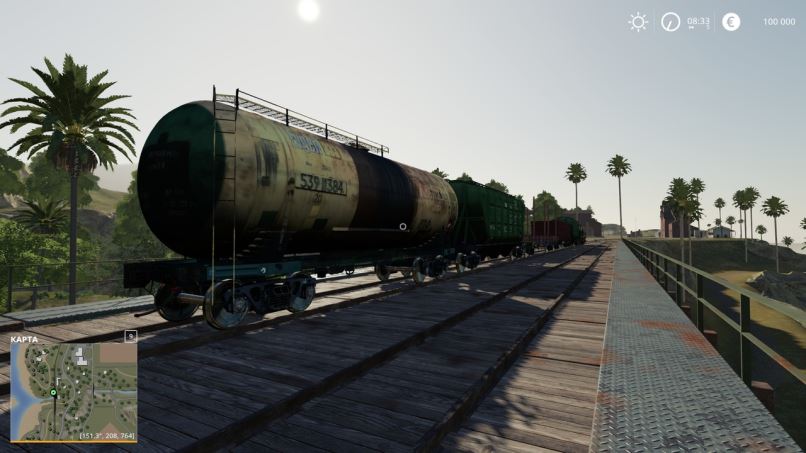806x453 pixels.
Task: Select the green player marker on the minimap
Action: click(53, 393)
